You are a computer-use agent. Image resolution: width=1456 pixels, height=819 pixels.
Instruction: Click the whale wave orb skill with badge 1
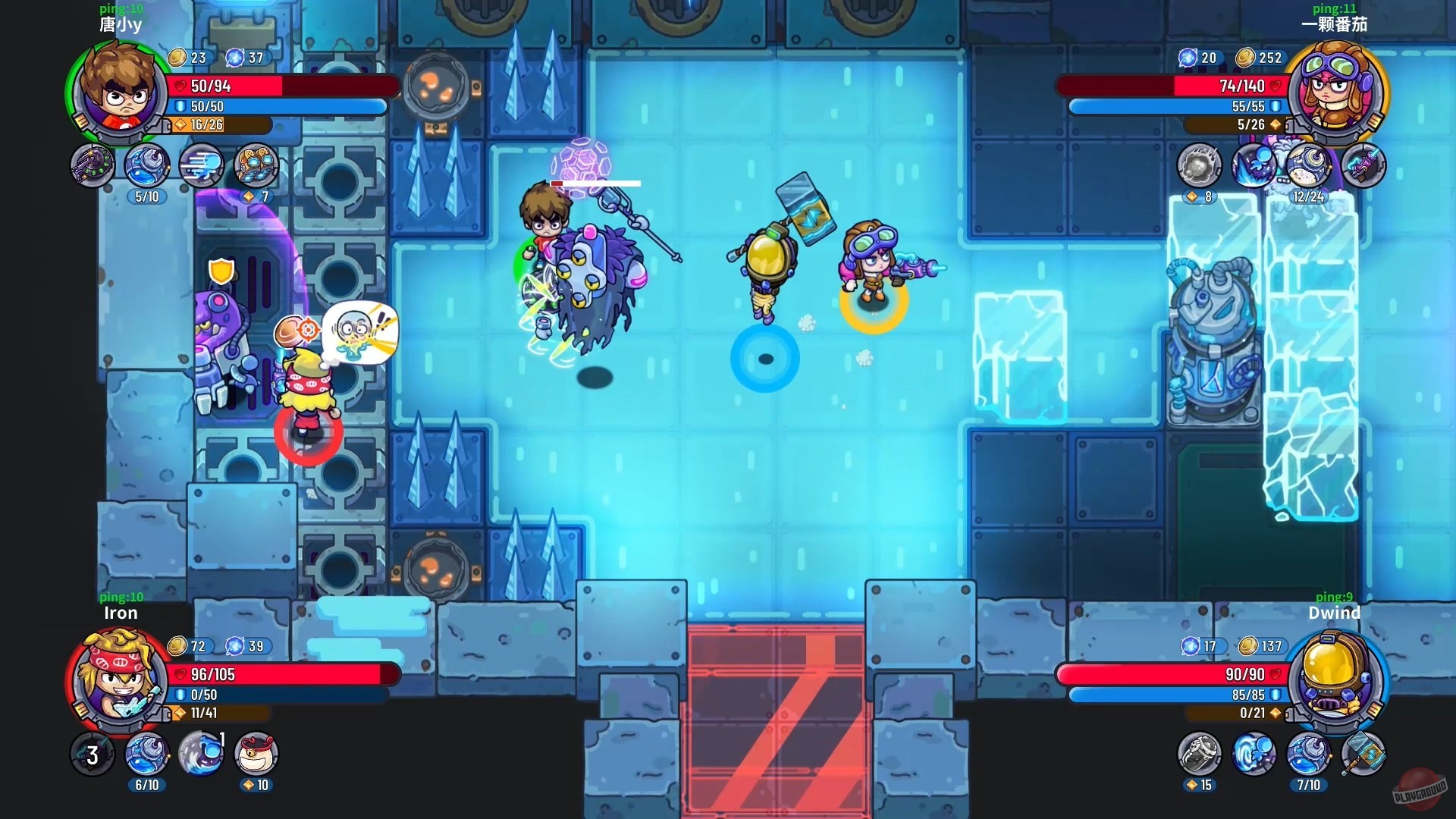[202, 753]
